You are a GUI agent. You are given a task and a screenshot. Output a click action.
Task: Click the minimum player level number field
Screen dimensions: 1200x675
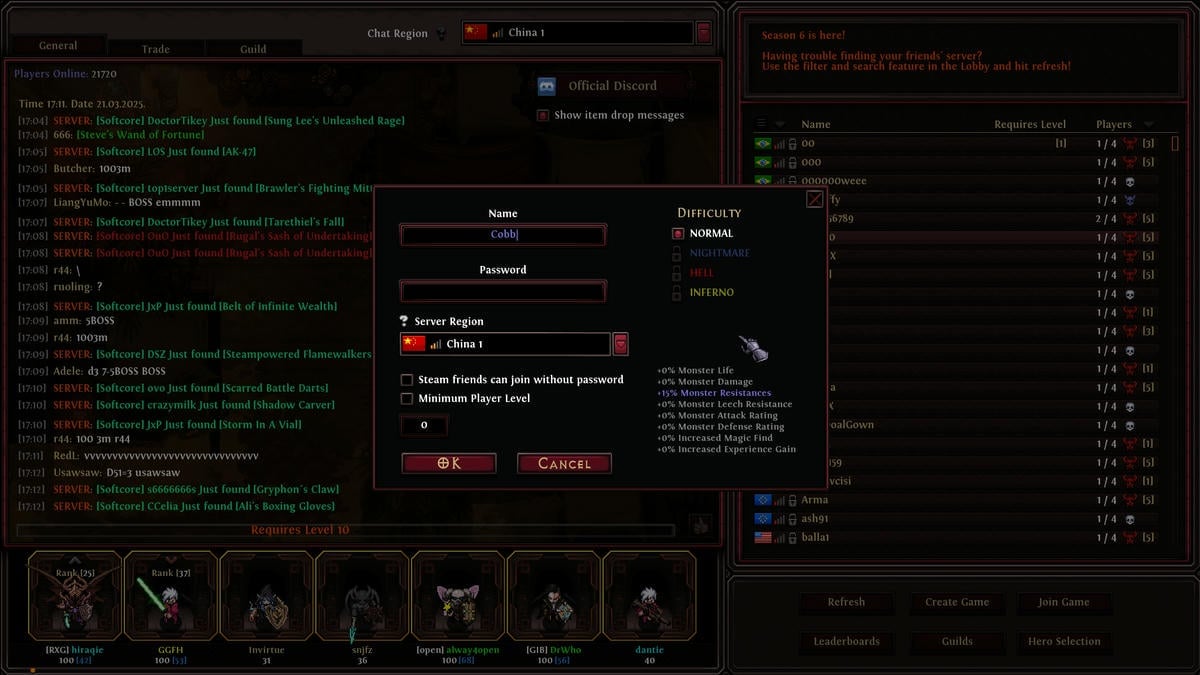pyautogui.click(x=424, y=426)
